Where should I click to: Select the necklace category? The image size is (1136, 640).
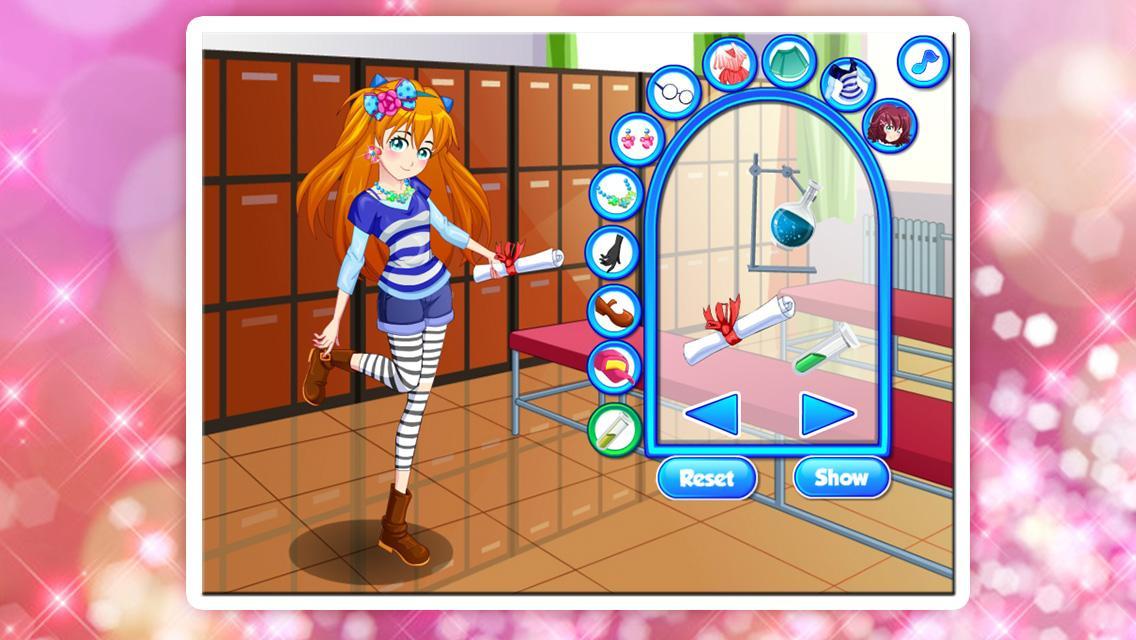pyautogui.click(x=615, y=192)
